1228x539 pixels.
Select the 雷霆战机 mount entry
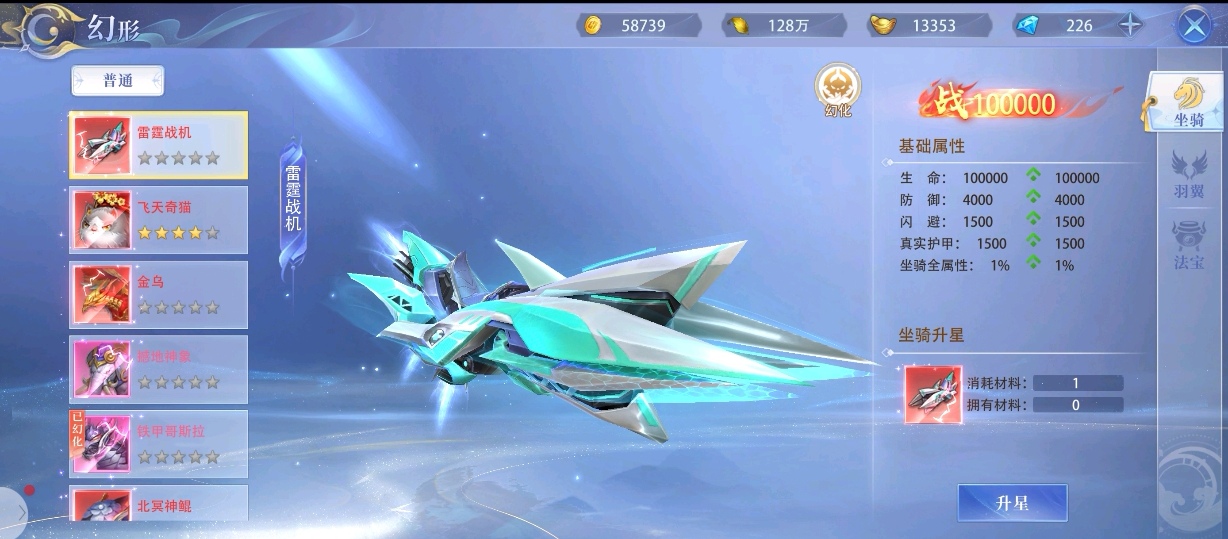(158, 145)
